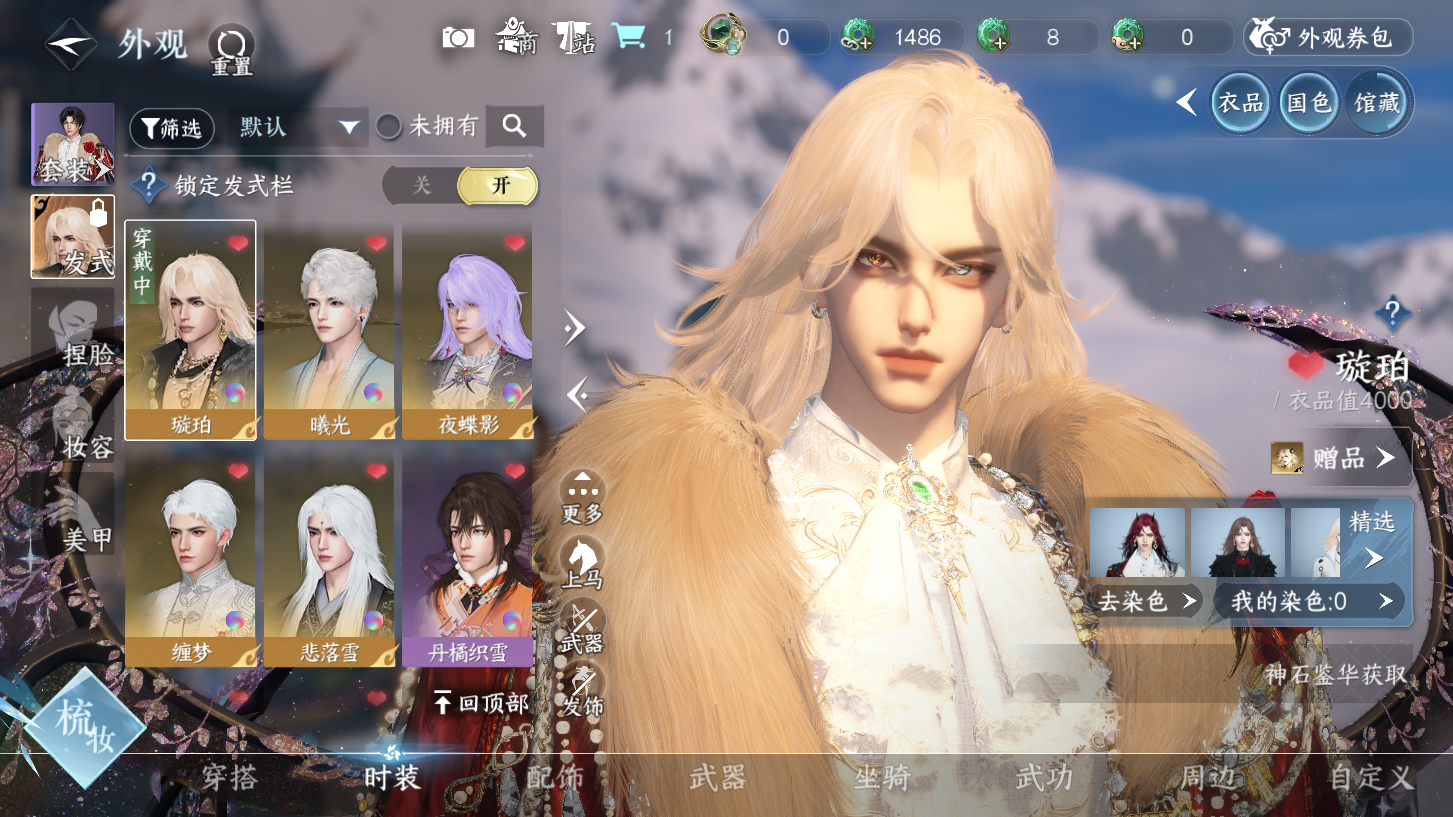Reset appearance with the 重置 button
Screen dimensions: 1453x817
coord(231,50)
